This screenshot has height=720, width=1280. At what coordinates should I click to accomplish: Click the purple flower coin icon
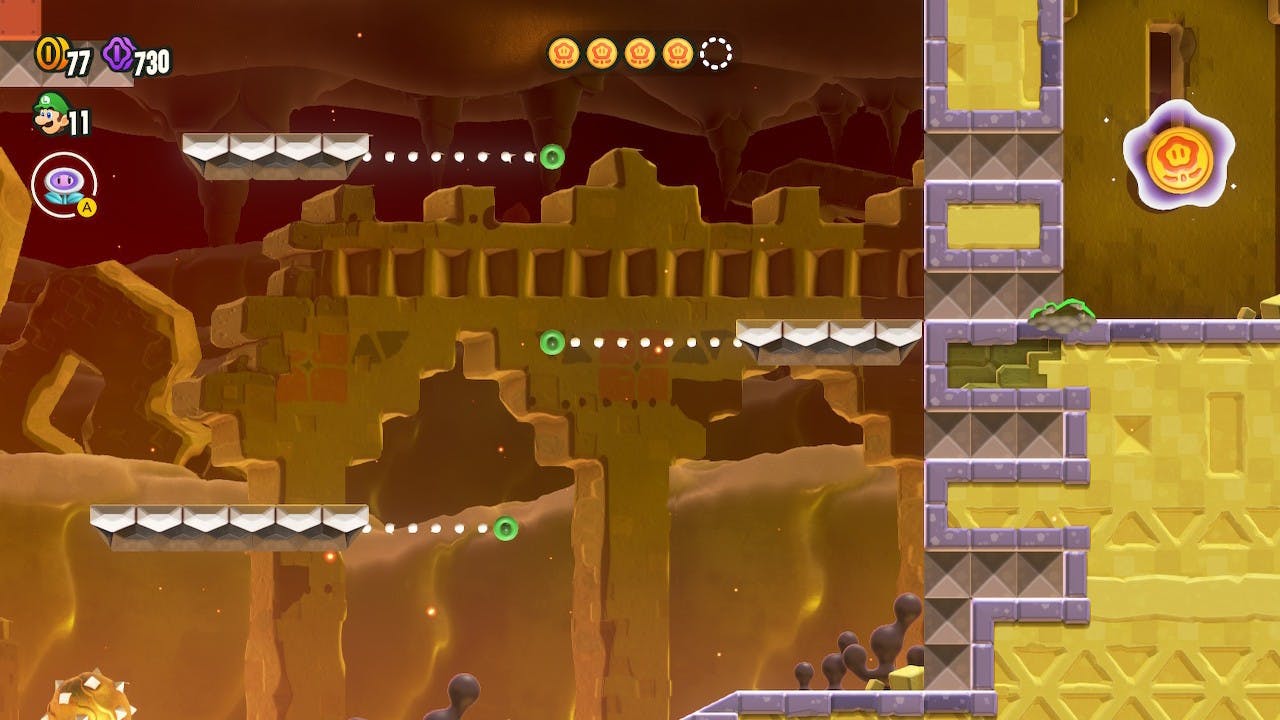pos(118,54)
